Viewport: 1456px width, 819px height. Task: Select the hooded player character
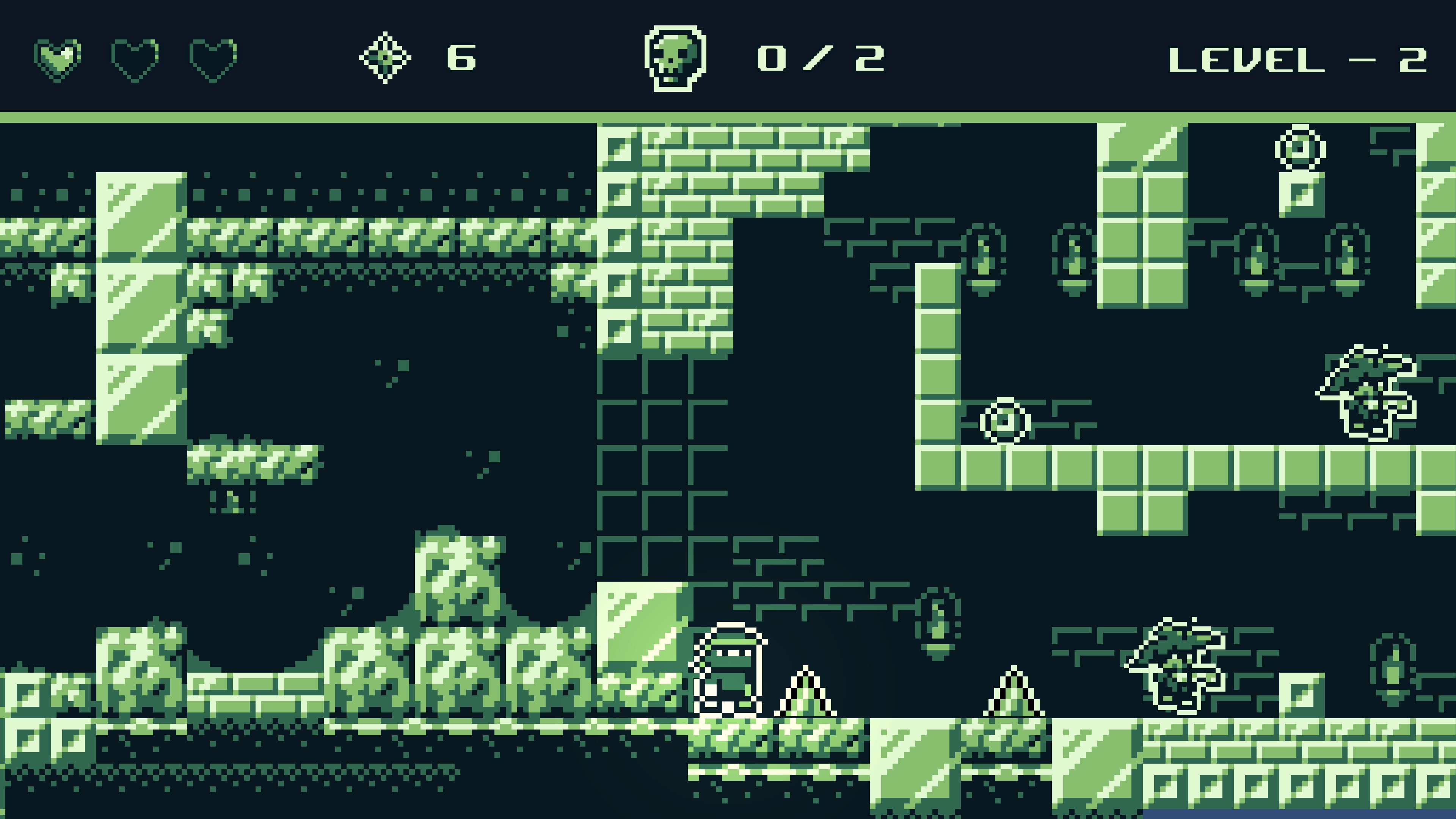729,673
